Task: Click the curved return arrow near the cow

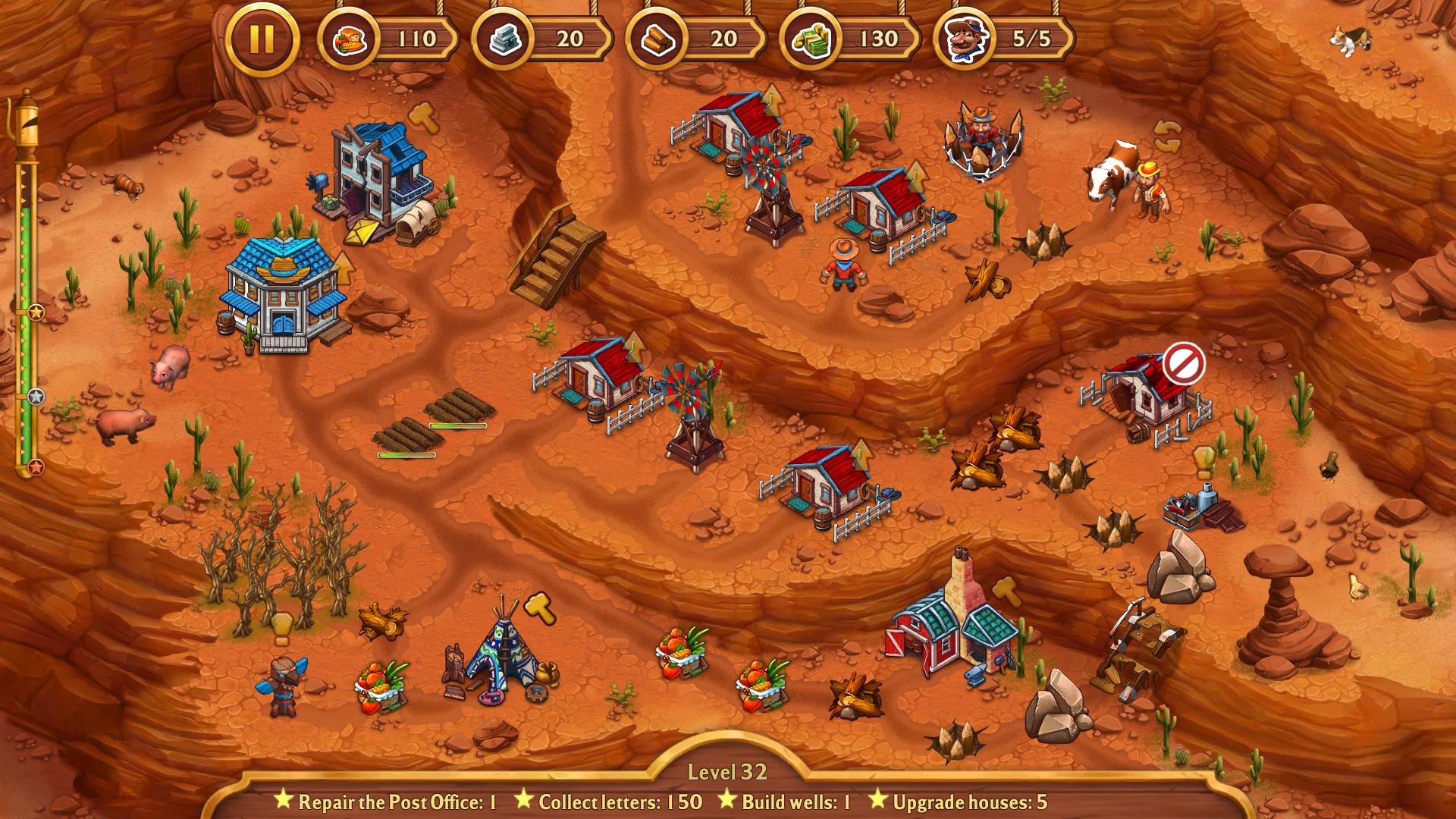Action: click(x=1167, y=136)
